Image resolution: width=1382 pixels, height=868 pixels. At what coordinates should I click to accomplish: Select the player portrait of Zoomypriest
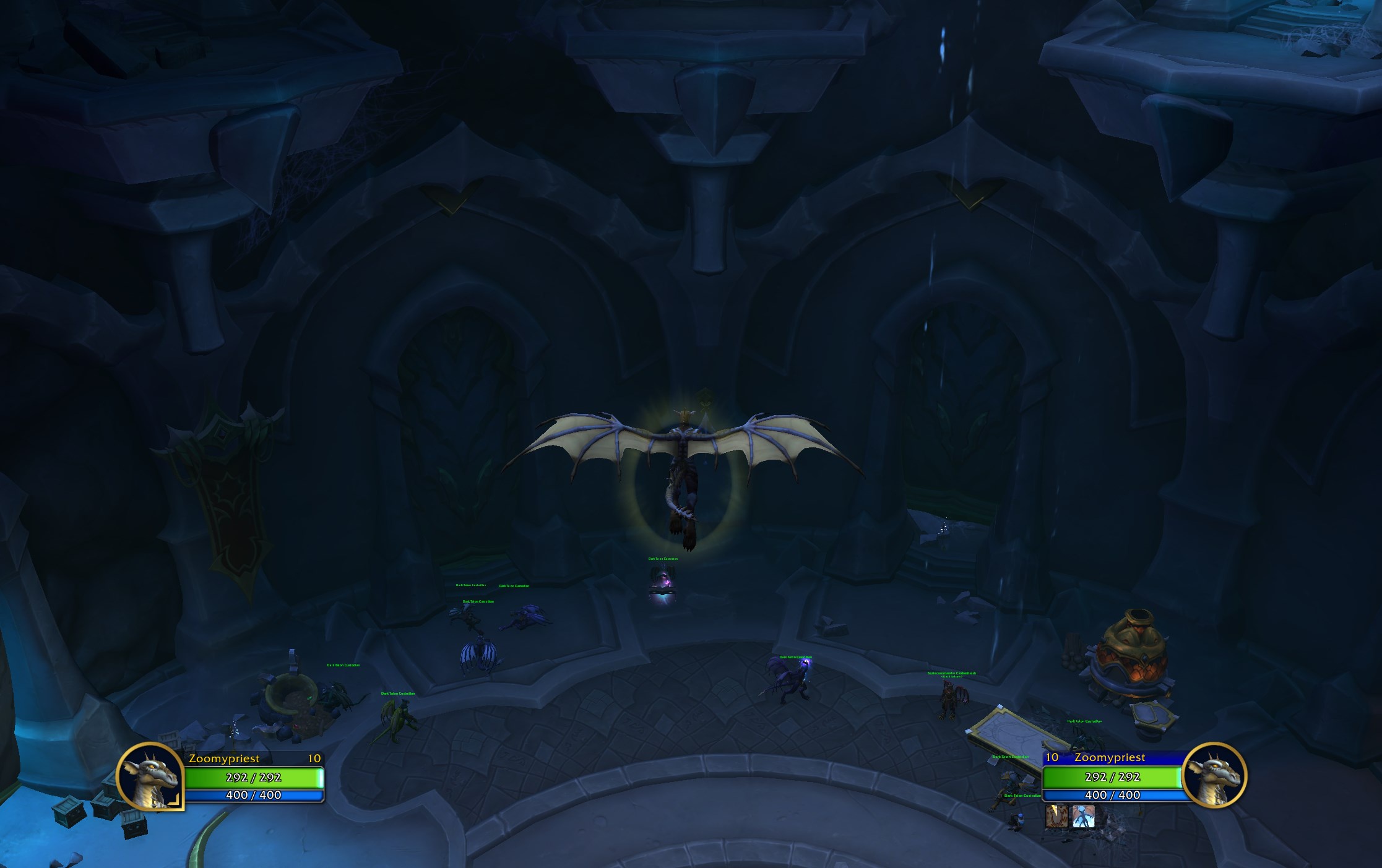coord(150,778)
